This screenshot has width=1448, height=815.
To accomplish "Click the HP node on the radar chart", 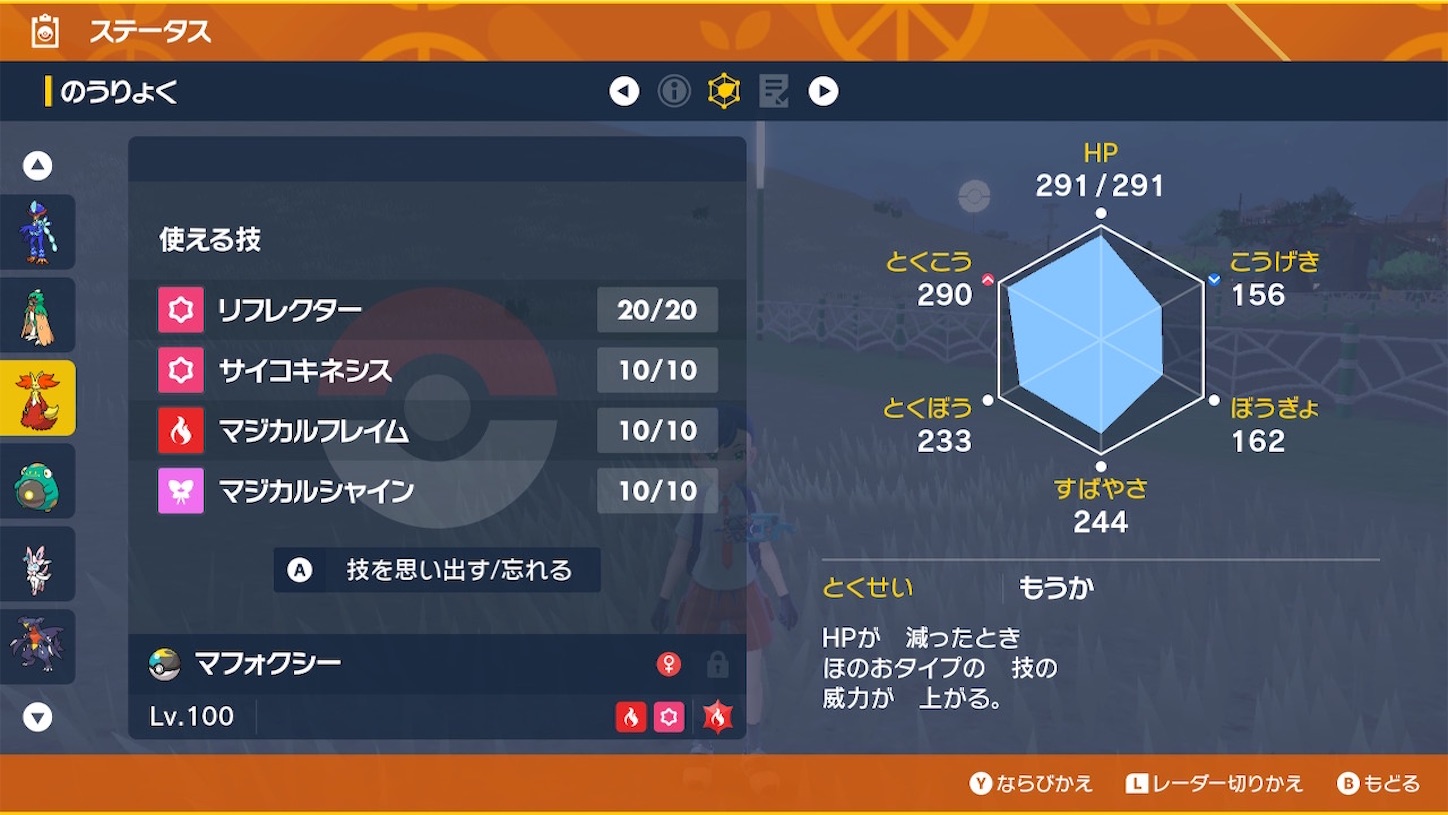I will click(1101, 212).
